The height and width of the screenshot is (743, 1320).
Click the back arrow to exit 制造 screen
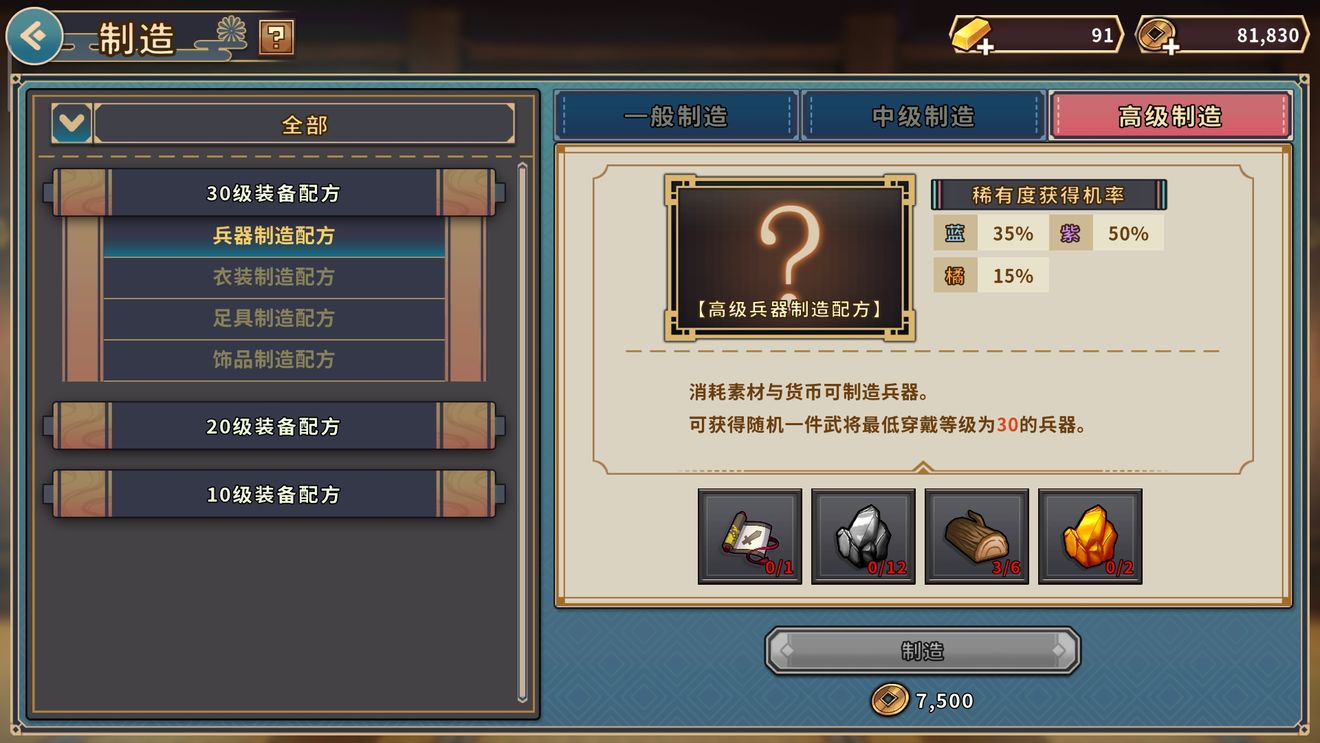pyautogui.click(x=33, y=35)
